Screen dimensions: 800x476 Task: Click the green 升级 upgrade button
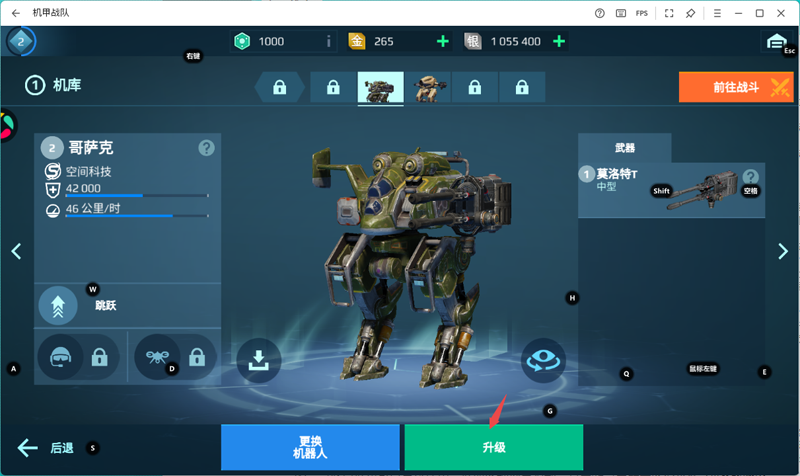click(x=493, y=447)
